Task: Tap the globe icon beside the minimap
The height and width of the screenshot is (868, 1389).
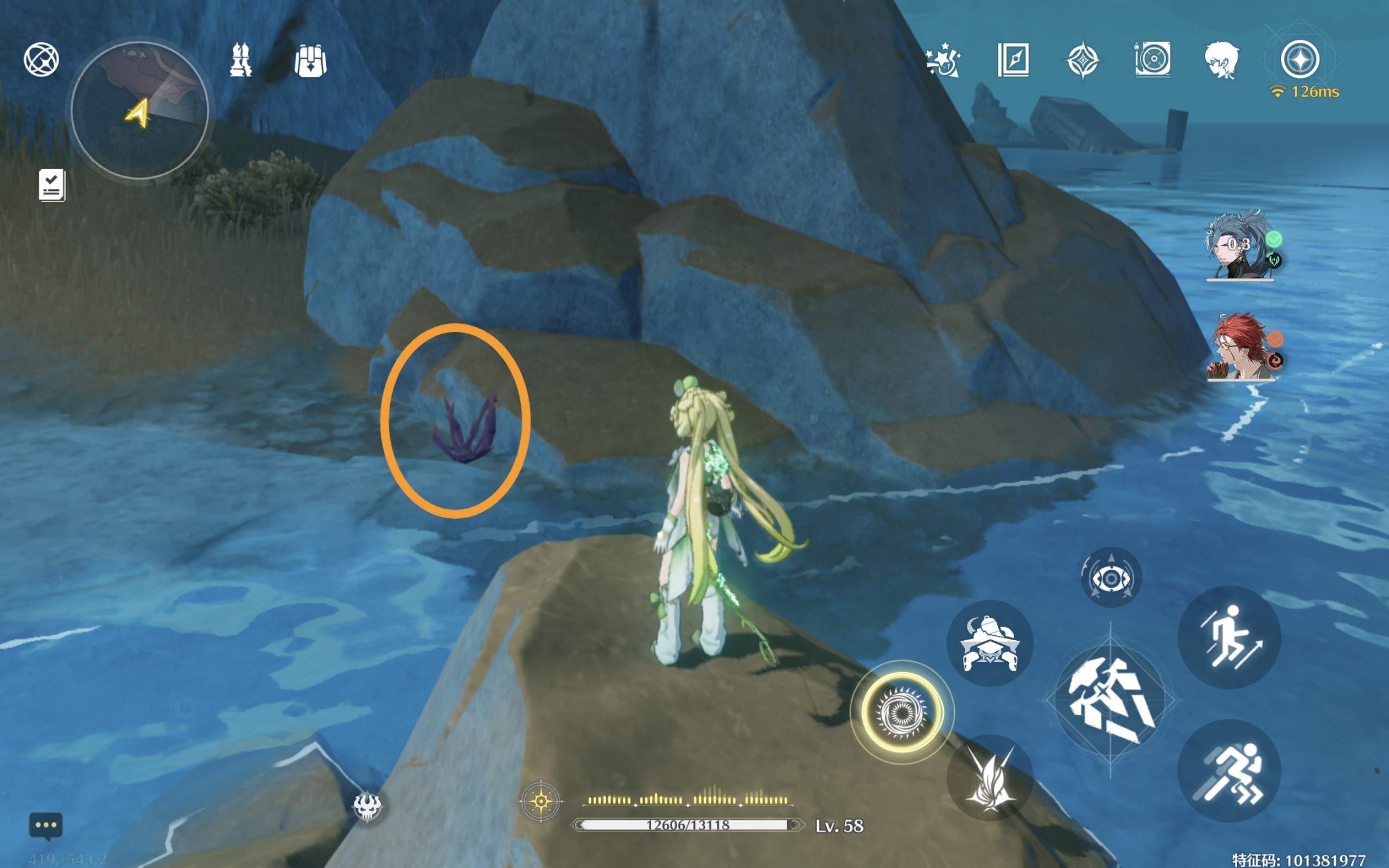Action: point(41,59)
